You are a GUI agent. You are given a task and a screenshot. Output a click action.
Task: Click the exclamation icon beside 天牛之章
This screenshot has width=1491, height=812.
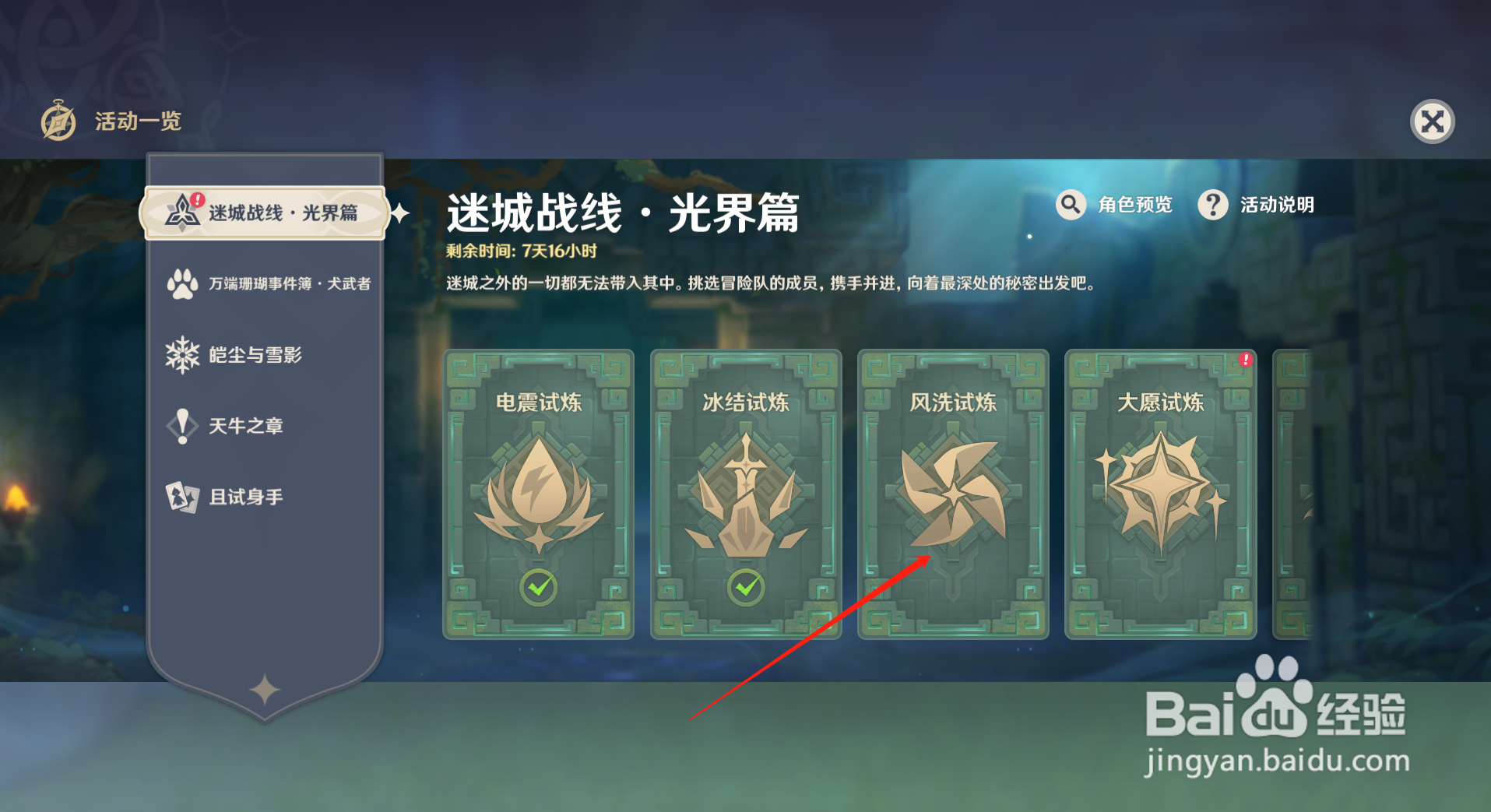[182, 426]
